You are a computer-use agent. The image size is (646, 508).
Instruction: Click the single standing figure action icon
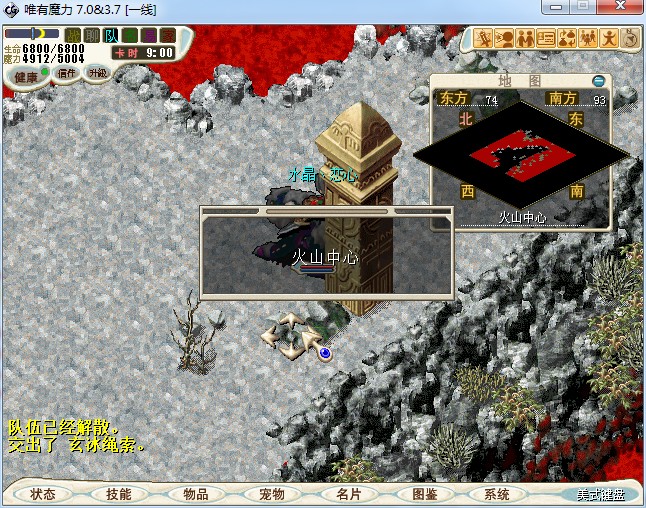point(610,39)
